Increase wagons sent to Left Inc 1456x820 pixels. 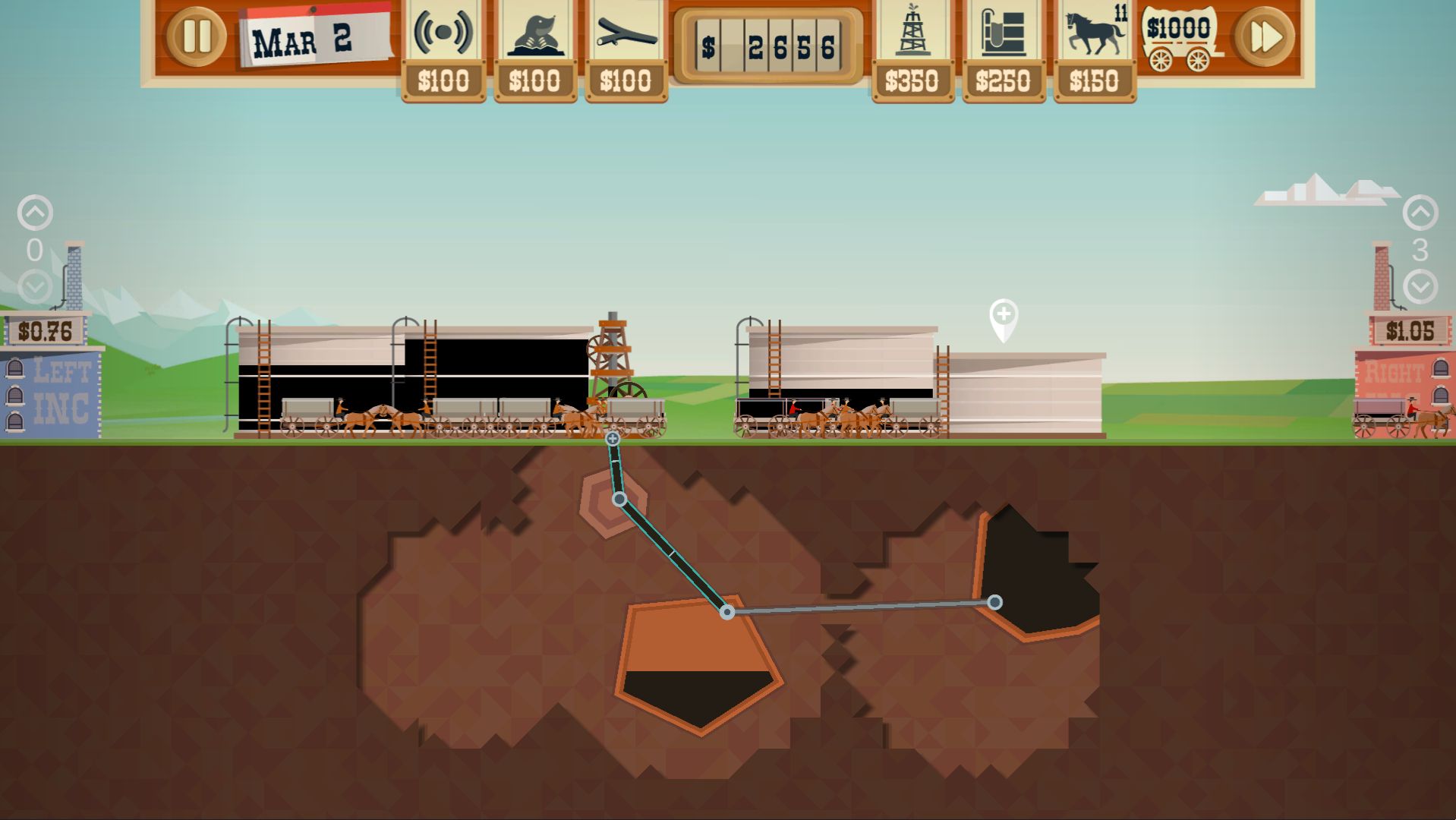pyautogui.click(x=35, y=213)
